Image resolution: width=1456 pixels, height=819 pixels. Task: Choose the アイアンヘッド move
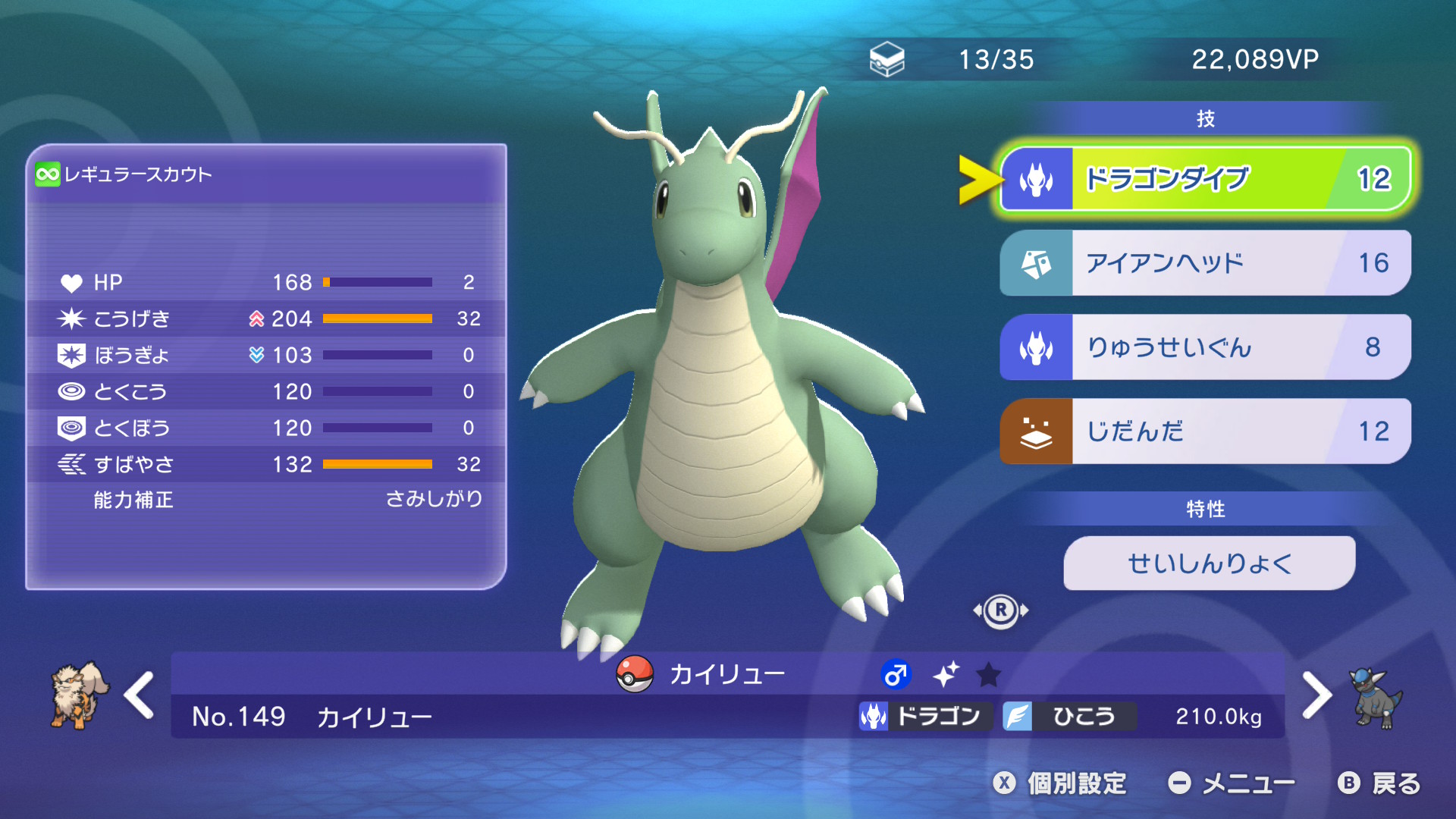coord(1204,263)
